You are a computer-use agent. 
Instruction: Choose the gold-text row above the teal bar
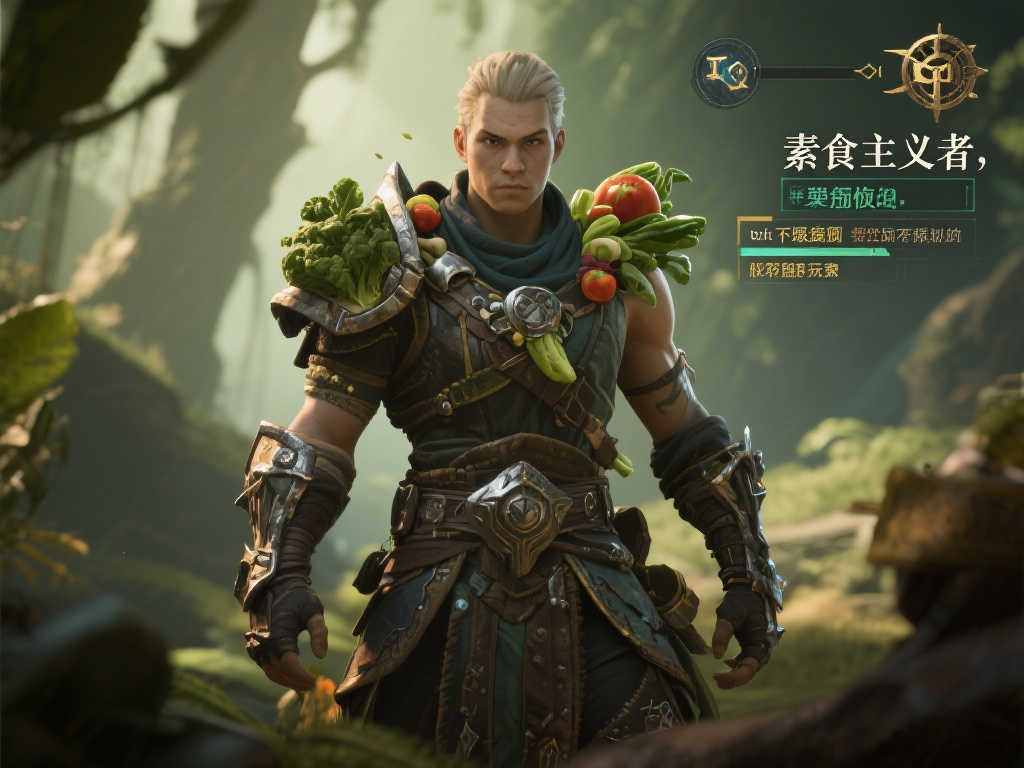coord(855,234)
